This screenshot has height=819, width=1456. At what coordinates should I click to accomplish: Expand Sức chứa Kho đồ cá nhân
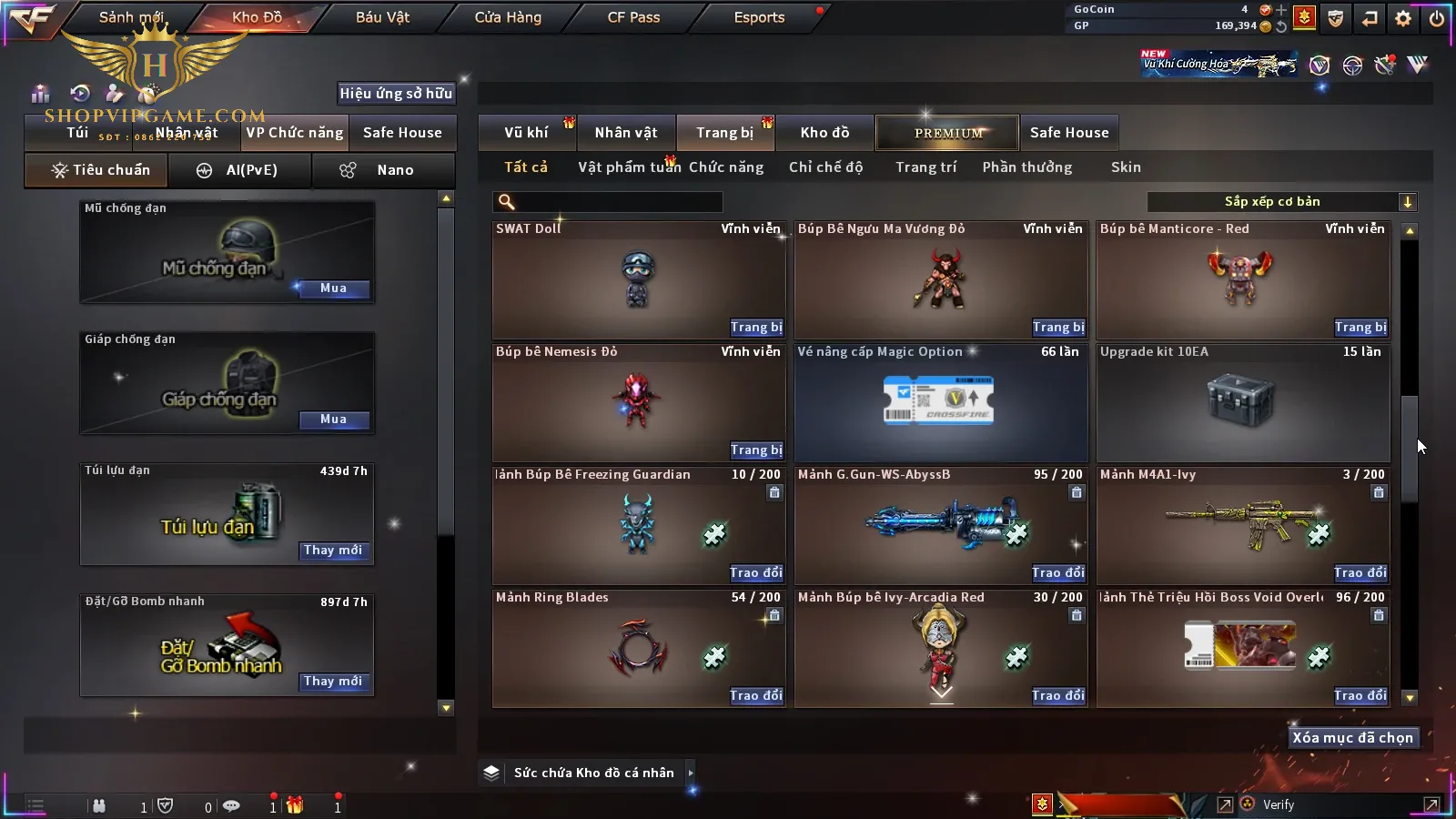pos(691,773)
